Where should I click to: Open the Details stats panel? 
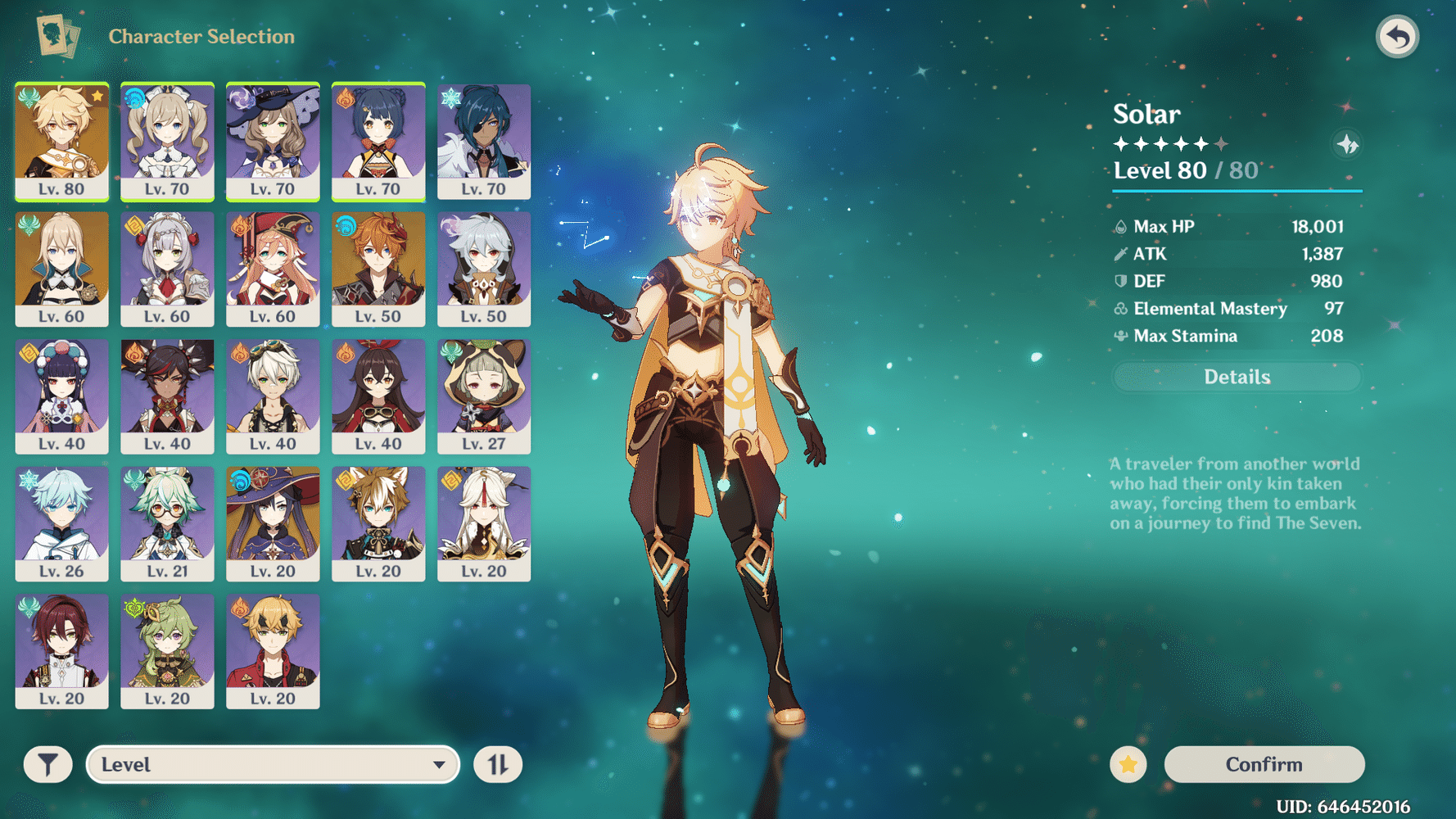pos(1237,377)
